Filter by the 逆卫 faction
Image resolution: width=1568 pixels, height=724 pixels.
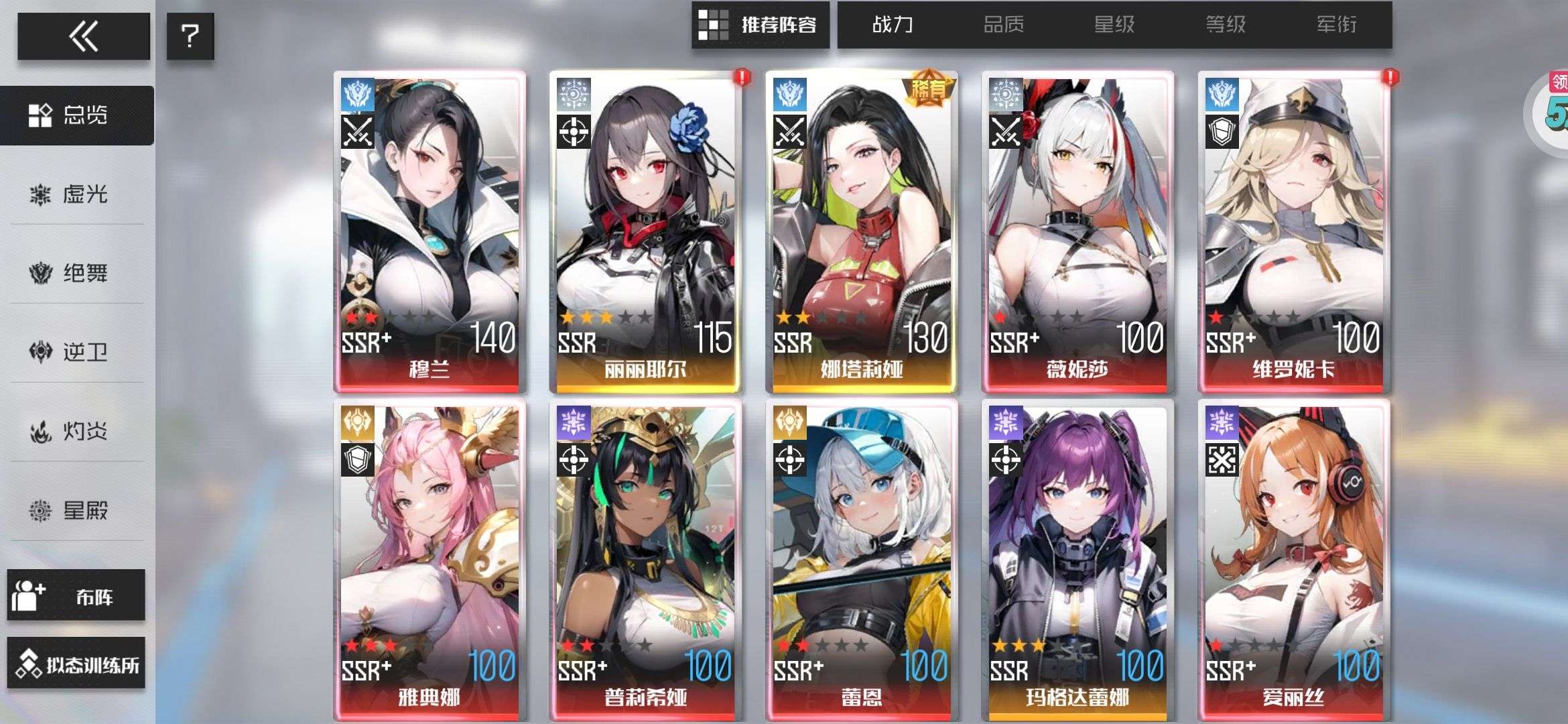tap(77, 352)
